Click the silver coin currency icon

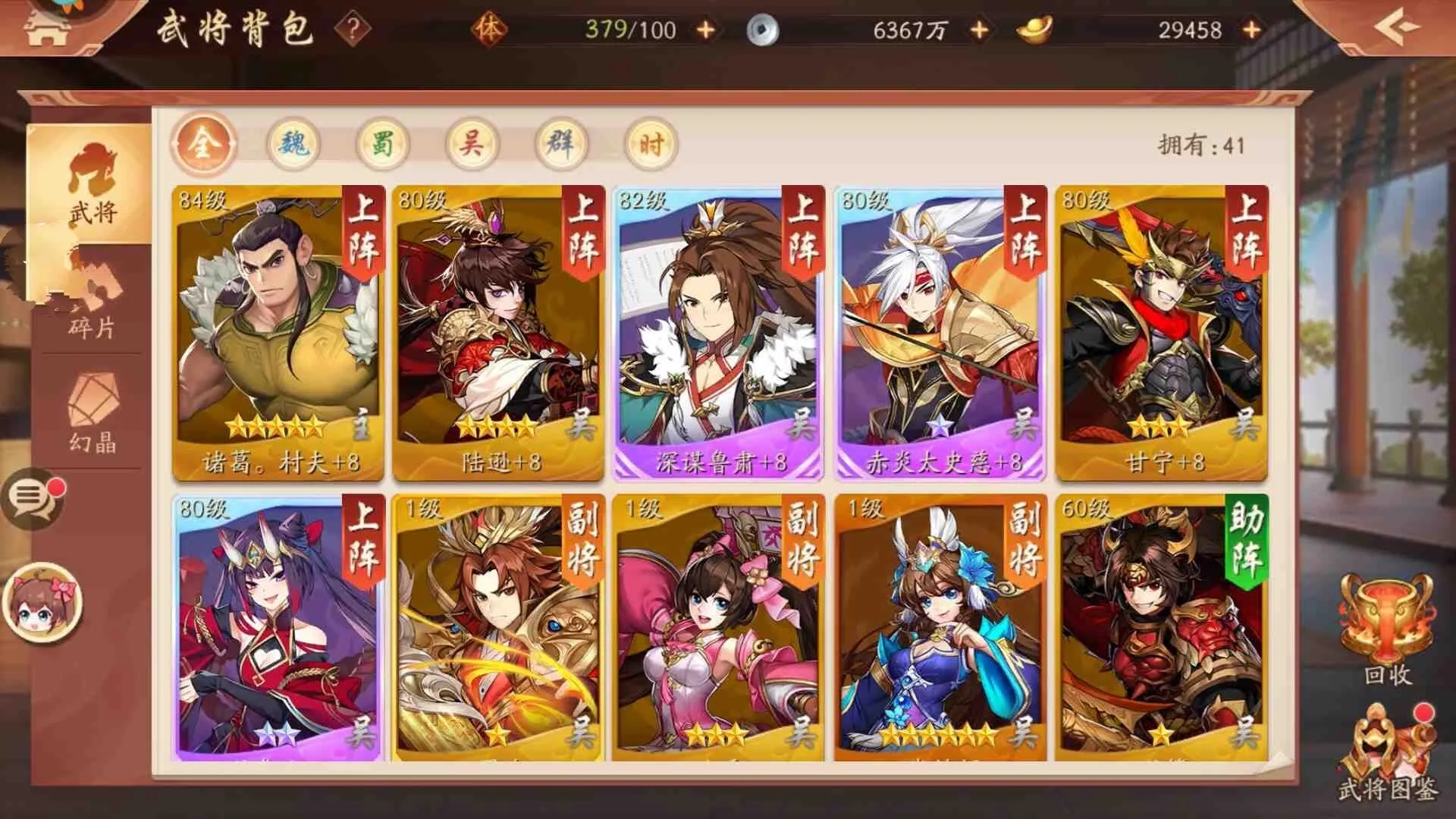coord(764,28)
